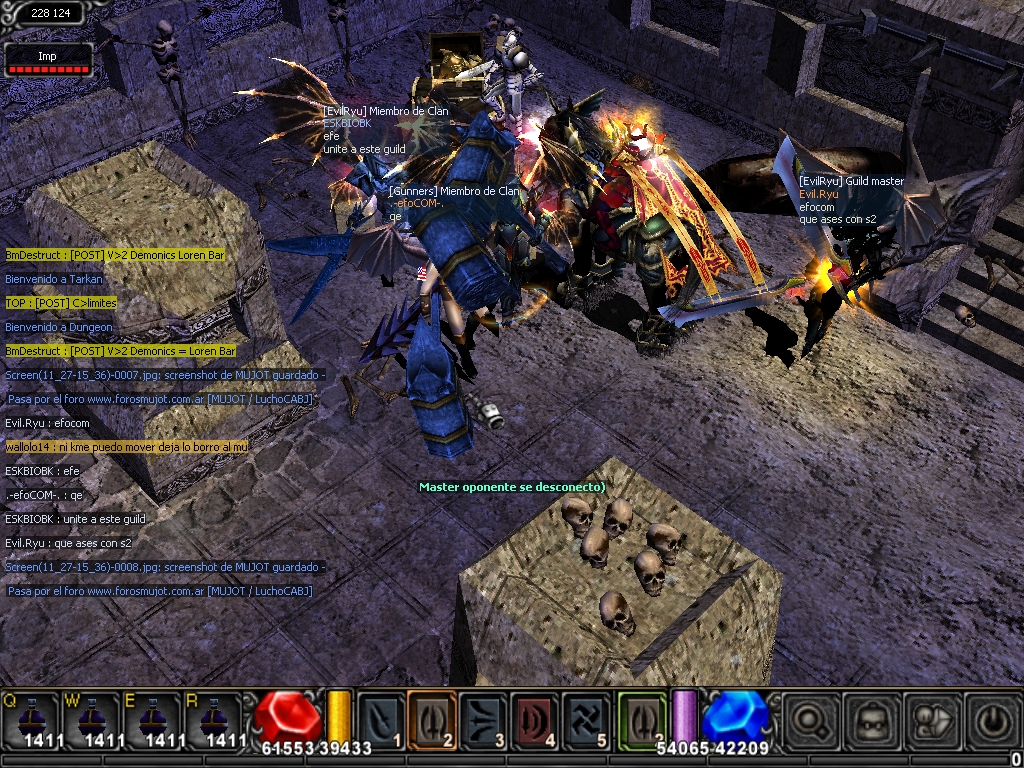Viewport: 1024px width, 768px height.
Task: Use the potion in the R slot
Action: click(210, 719)
